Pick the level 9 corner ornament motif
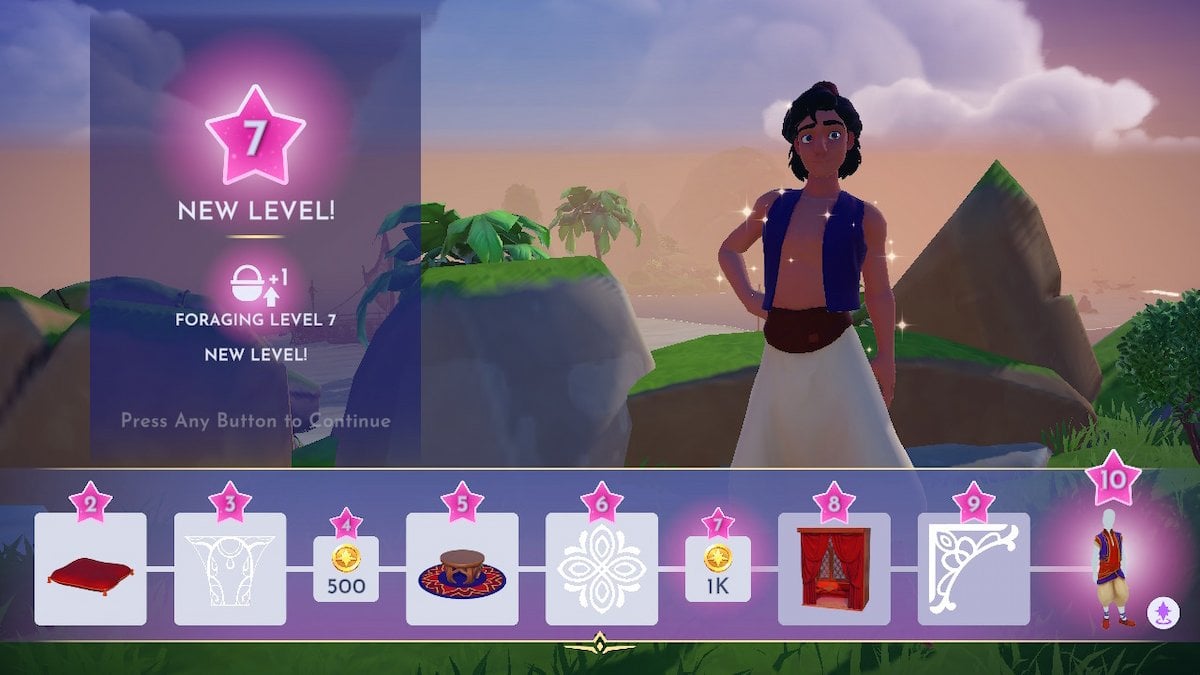The image size is (1200, 675). [973, 570]
